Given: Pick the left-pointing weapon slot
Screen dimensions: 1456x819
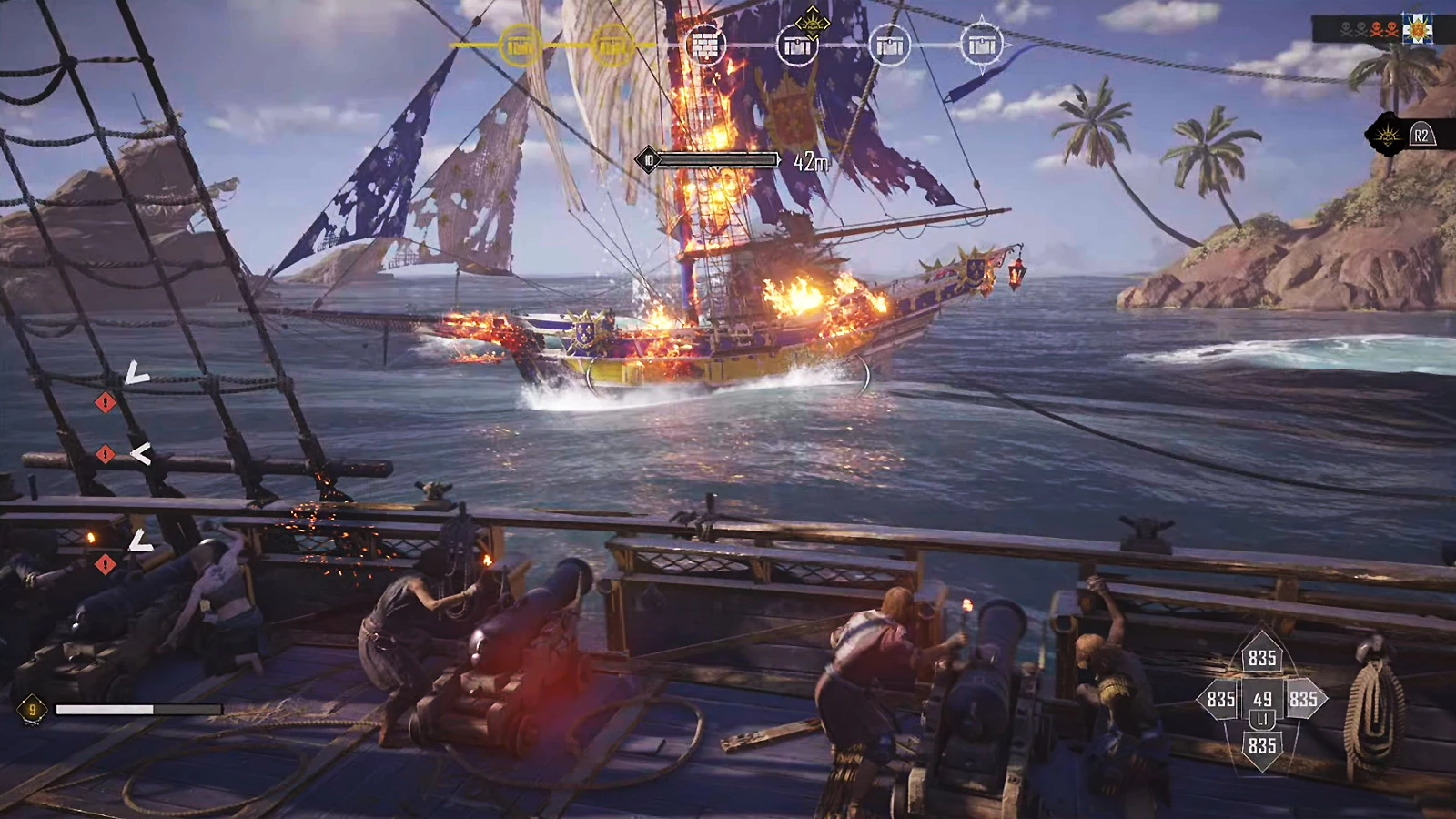Looking at the screenshot, I should [x=1220, y=699].
